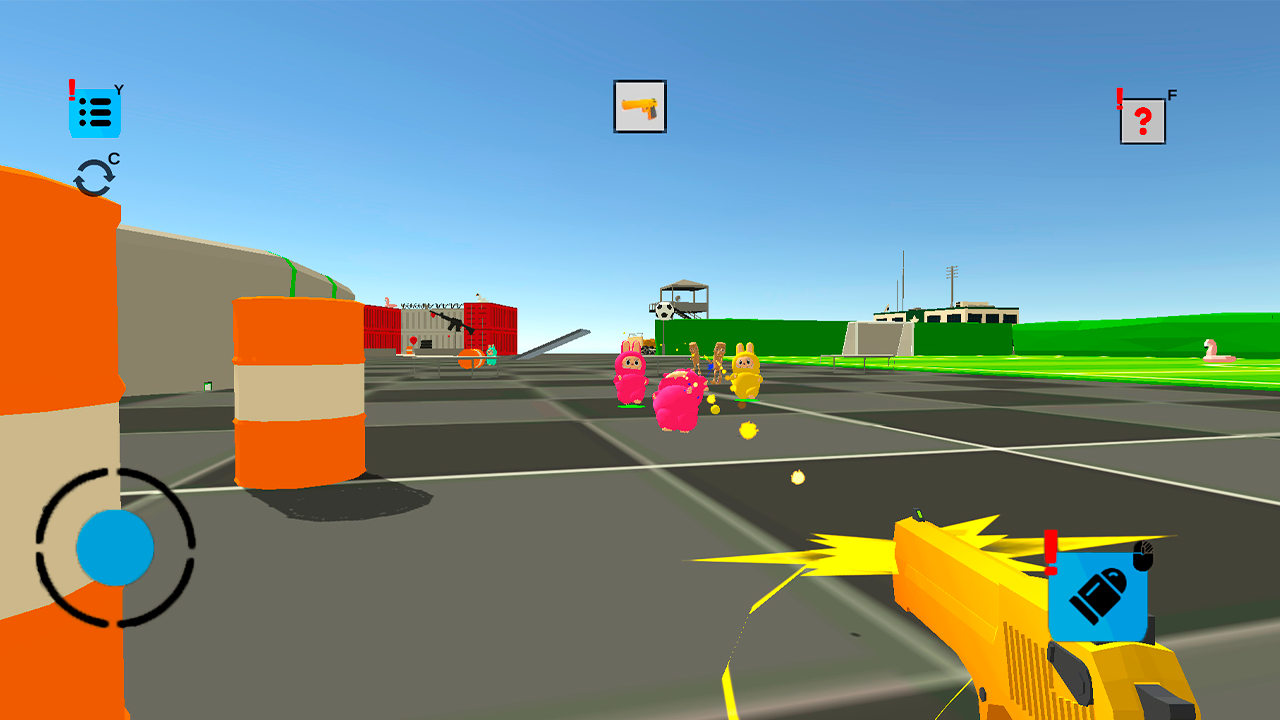Tap the red exclamation beside the reload button
Viewport: 1280px width, 720px height.
[1049, 551]
